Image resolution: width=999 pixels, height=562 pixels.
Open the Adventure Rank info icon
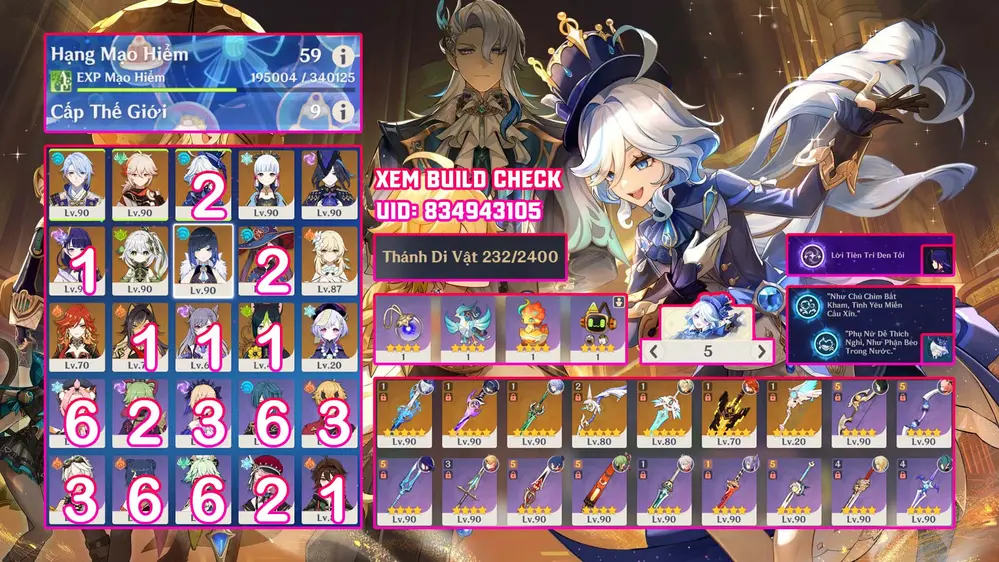(x=343, y=56)
